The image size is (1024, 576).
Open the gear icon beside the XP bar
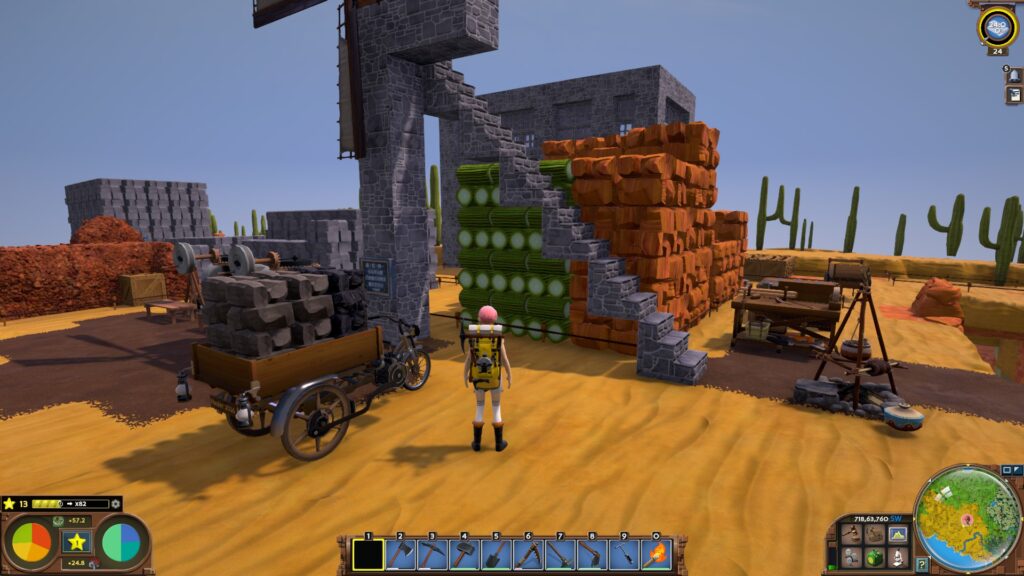click(x=116, y=504)
